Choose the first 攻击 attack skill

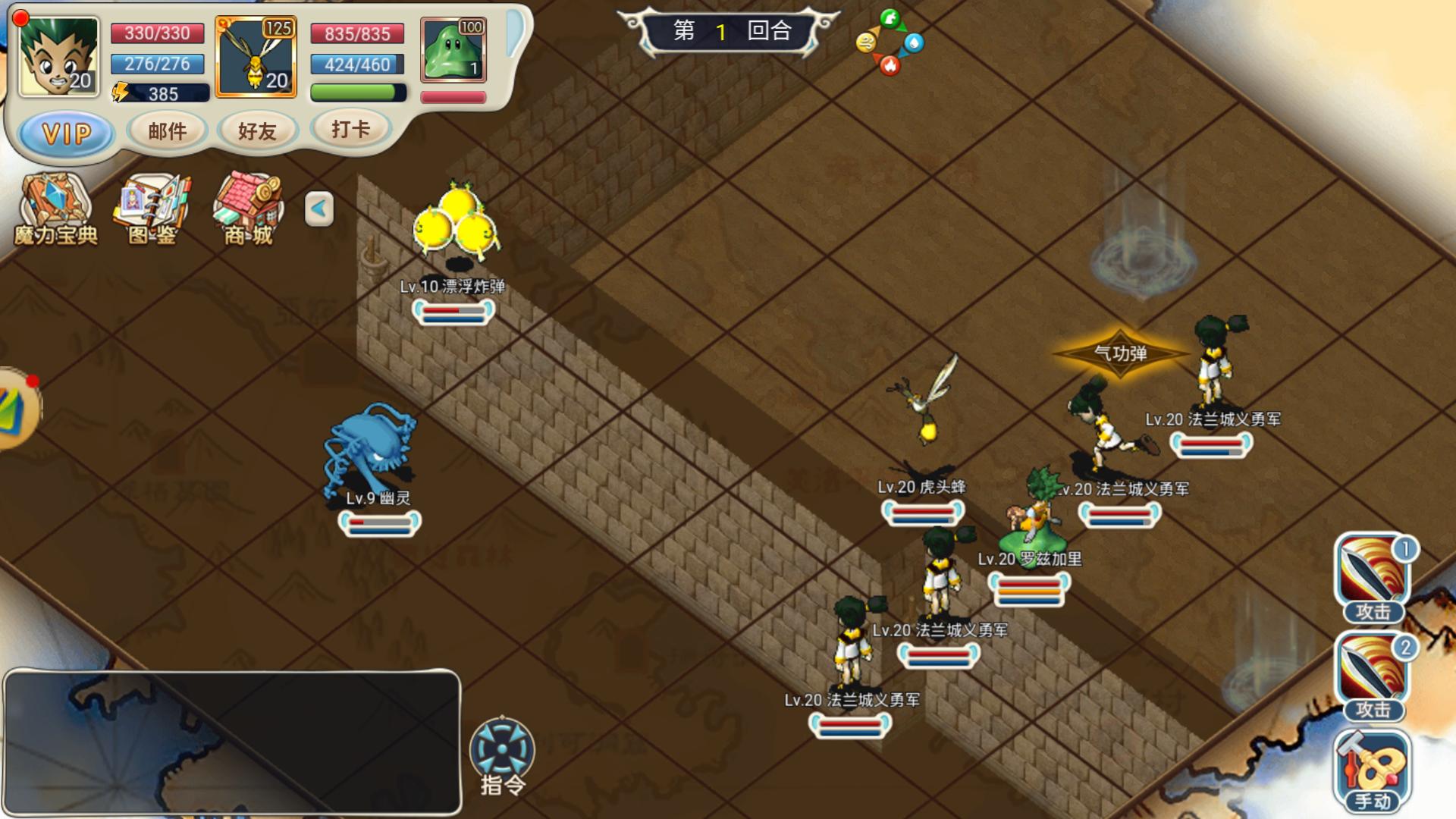coord(1373,576)
